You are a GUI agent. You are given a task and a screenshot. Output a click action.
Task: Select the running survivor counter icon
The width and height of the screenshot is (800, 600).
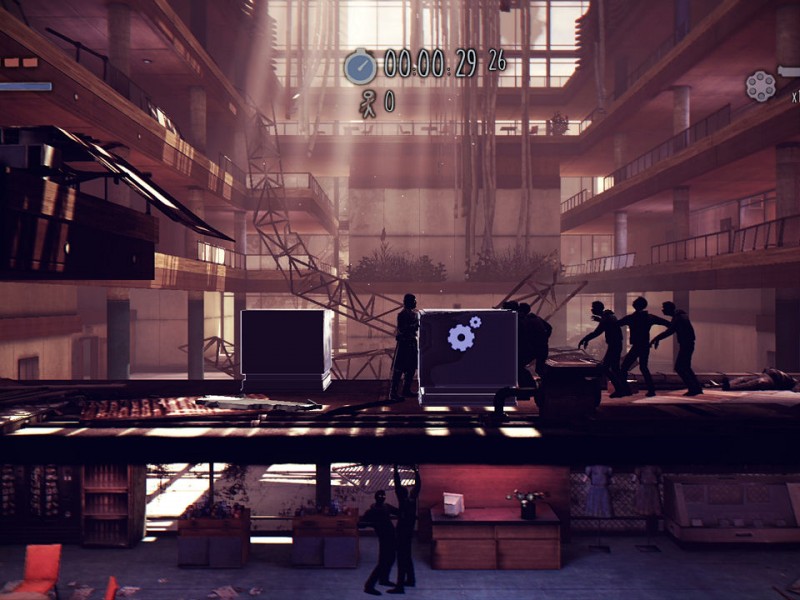pos(368,101)
